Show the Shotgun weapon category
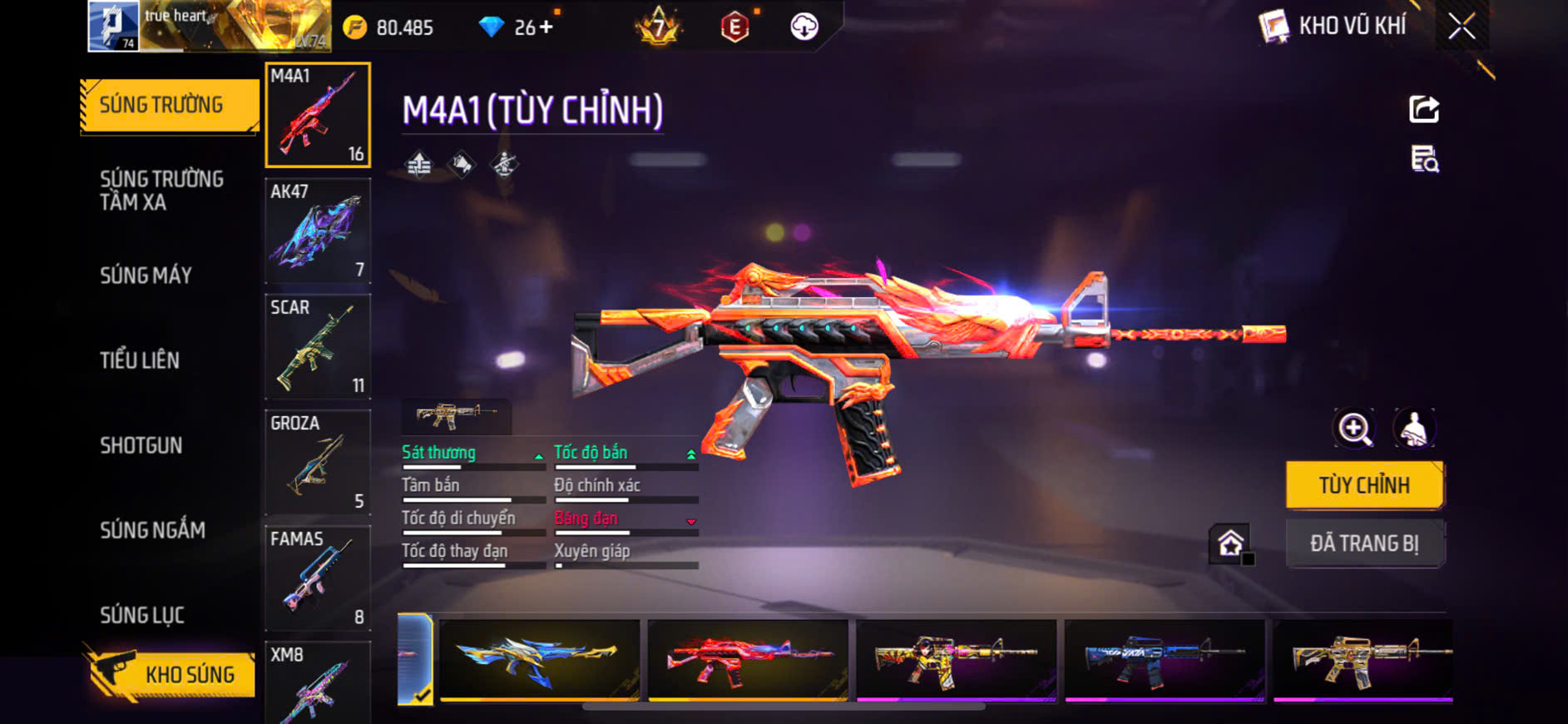 coord(141,445)
